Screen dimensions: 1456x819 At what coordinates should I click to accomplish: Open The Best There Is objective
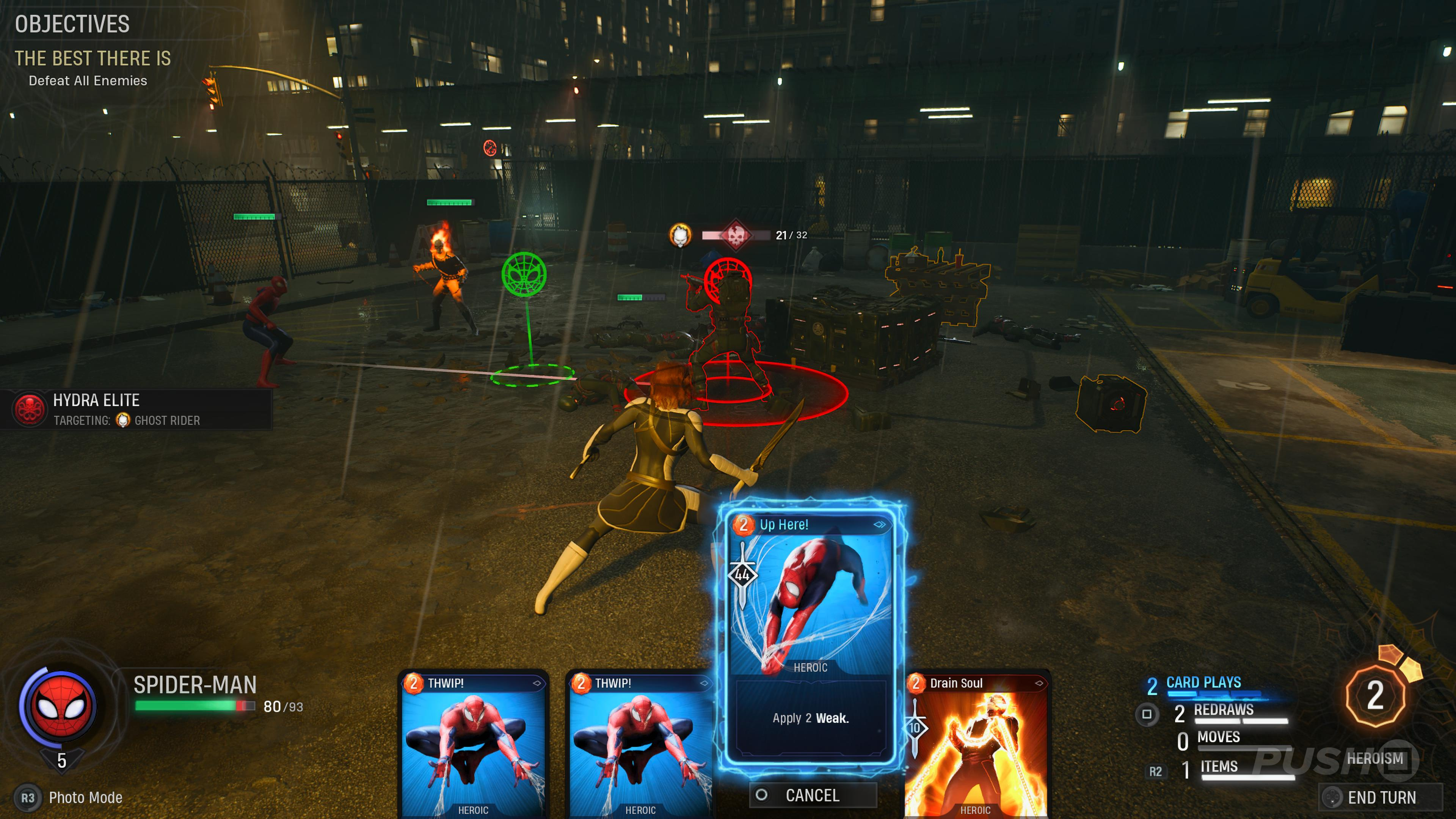(x=93, y=58)
